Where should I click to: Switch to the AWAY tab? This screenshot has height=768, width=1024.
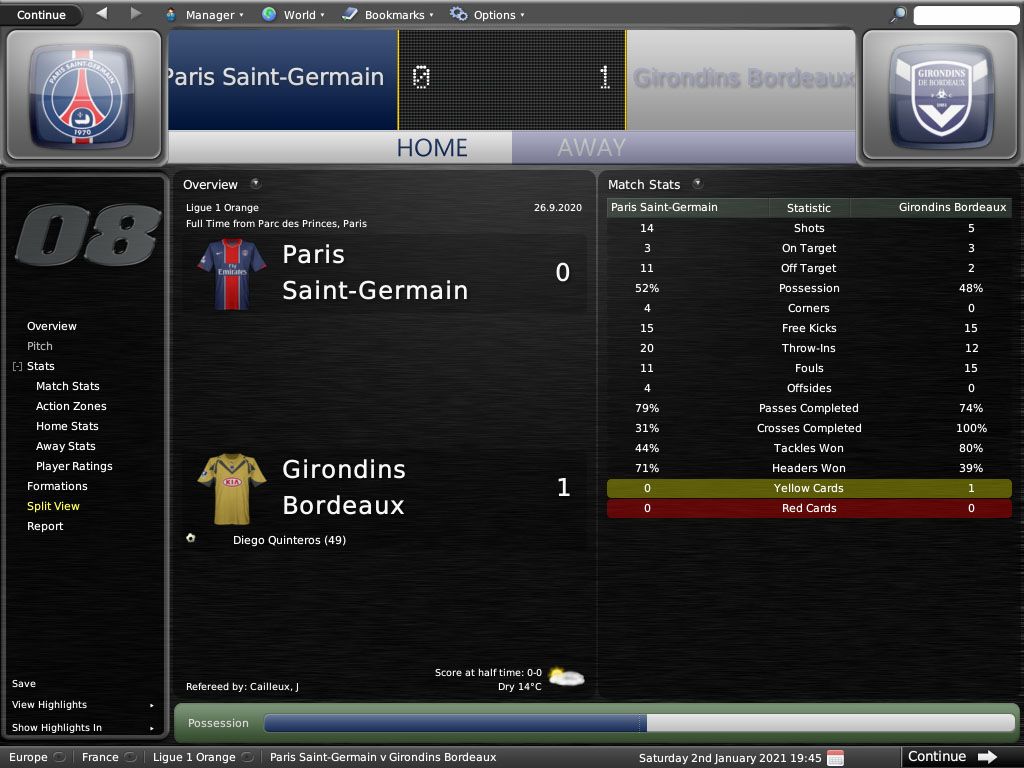[x=591, y=148]
